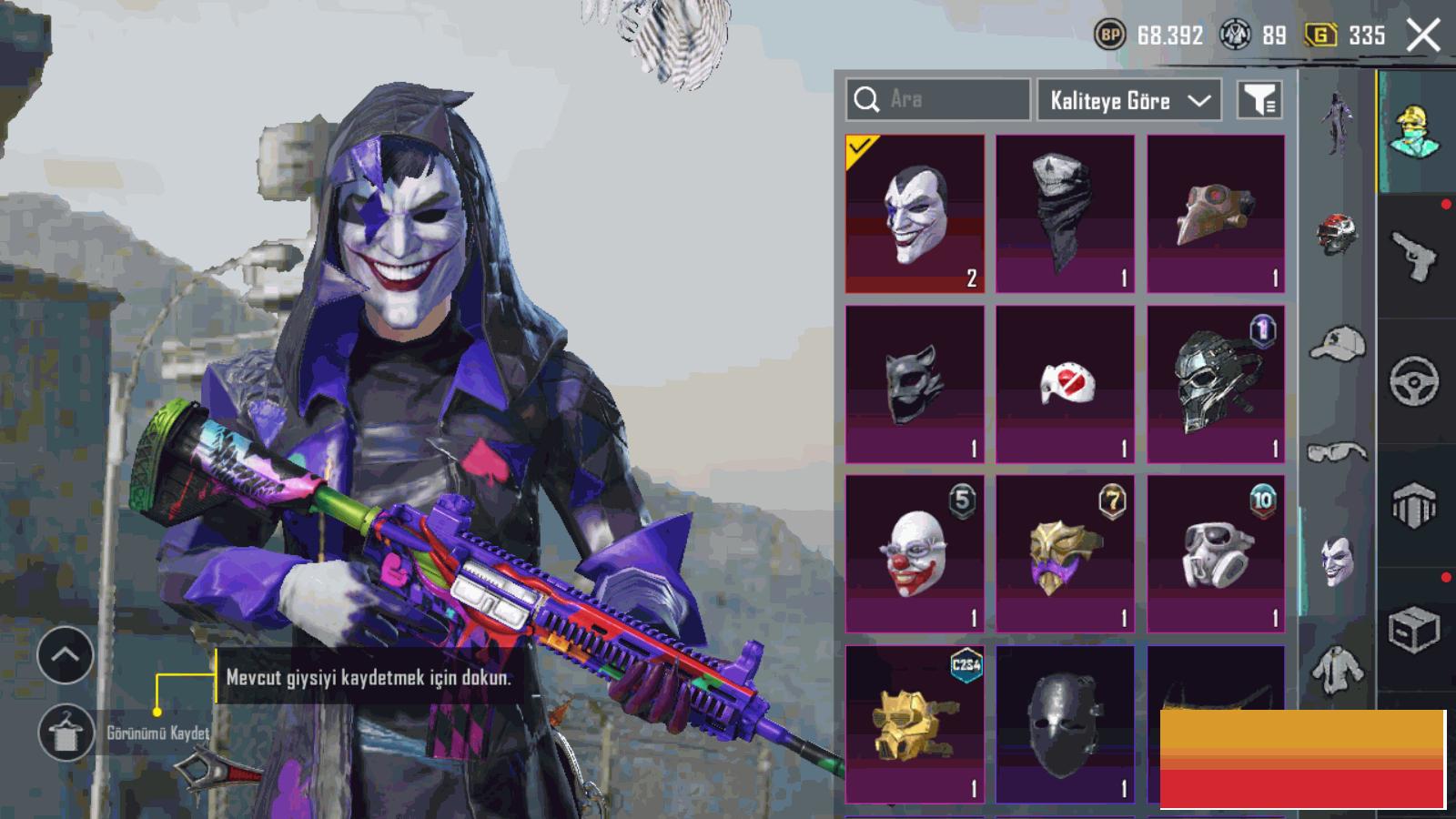Save look with Görünümü Kaydet button

[66, 733]
